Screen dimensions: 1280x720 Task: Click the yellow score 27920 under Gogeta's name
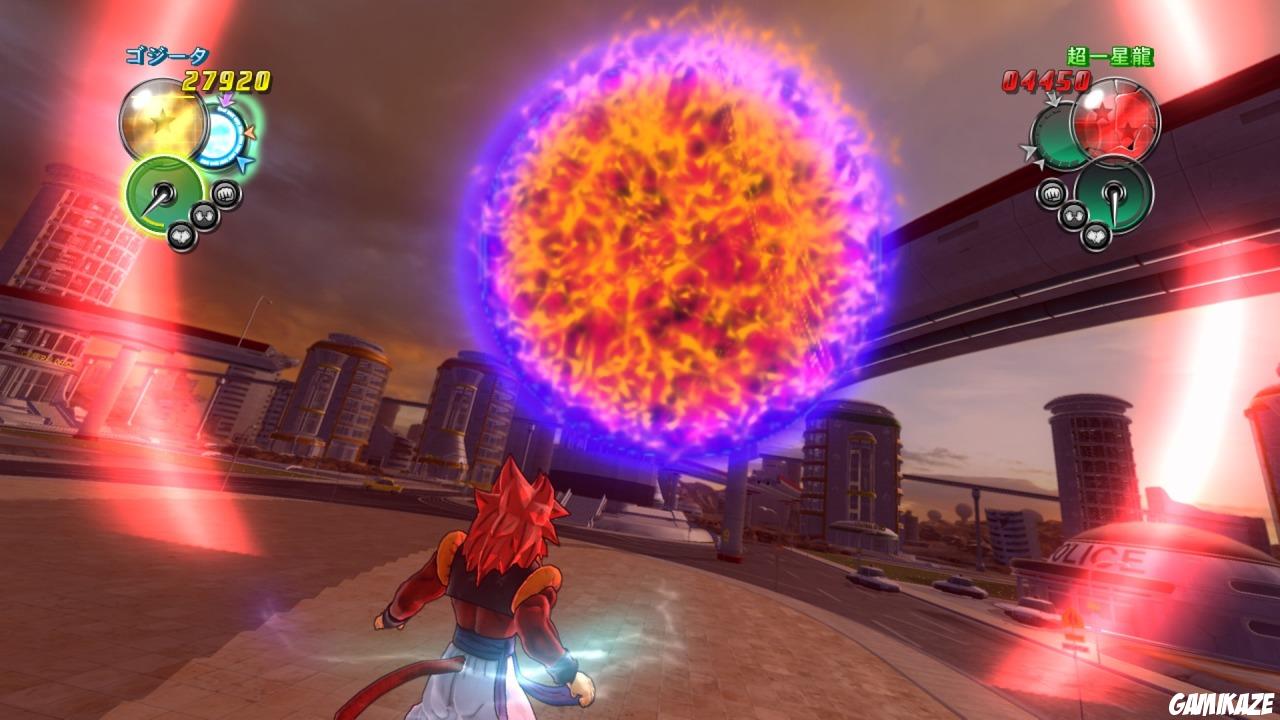(225, 79)
